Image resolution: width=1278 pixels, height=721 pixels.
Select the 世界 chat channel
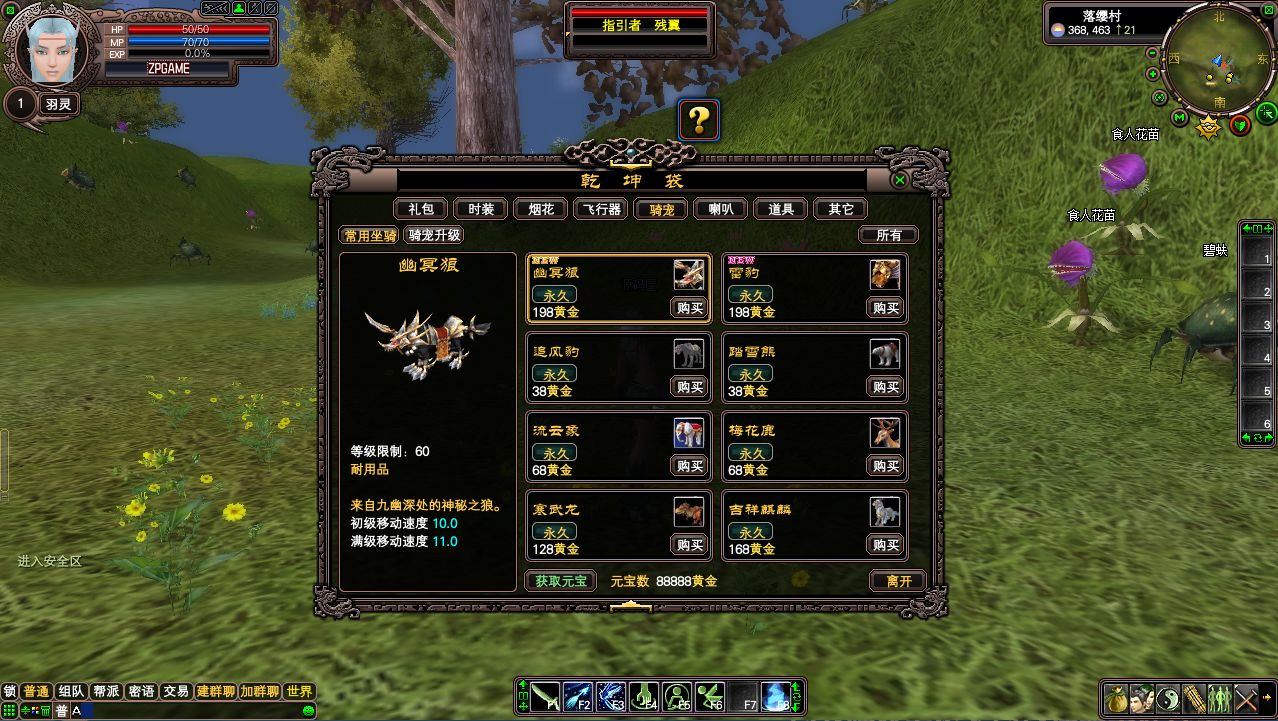pos(299,691)
